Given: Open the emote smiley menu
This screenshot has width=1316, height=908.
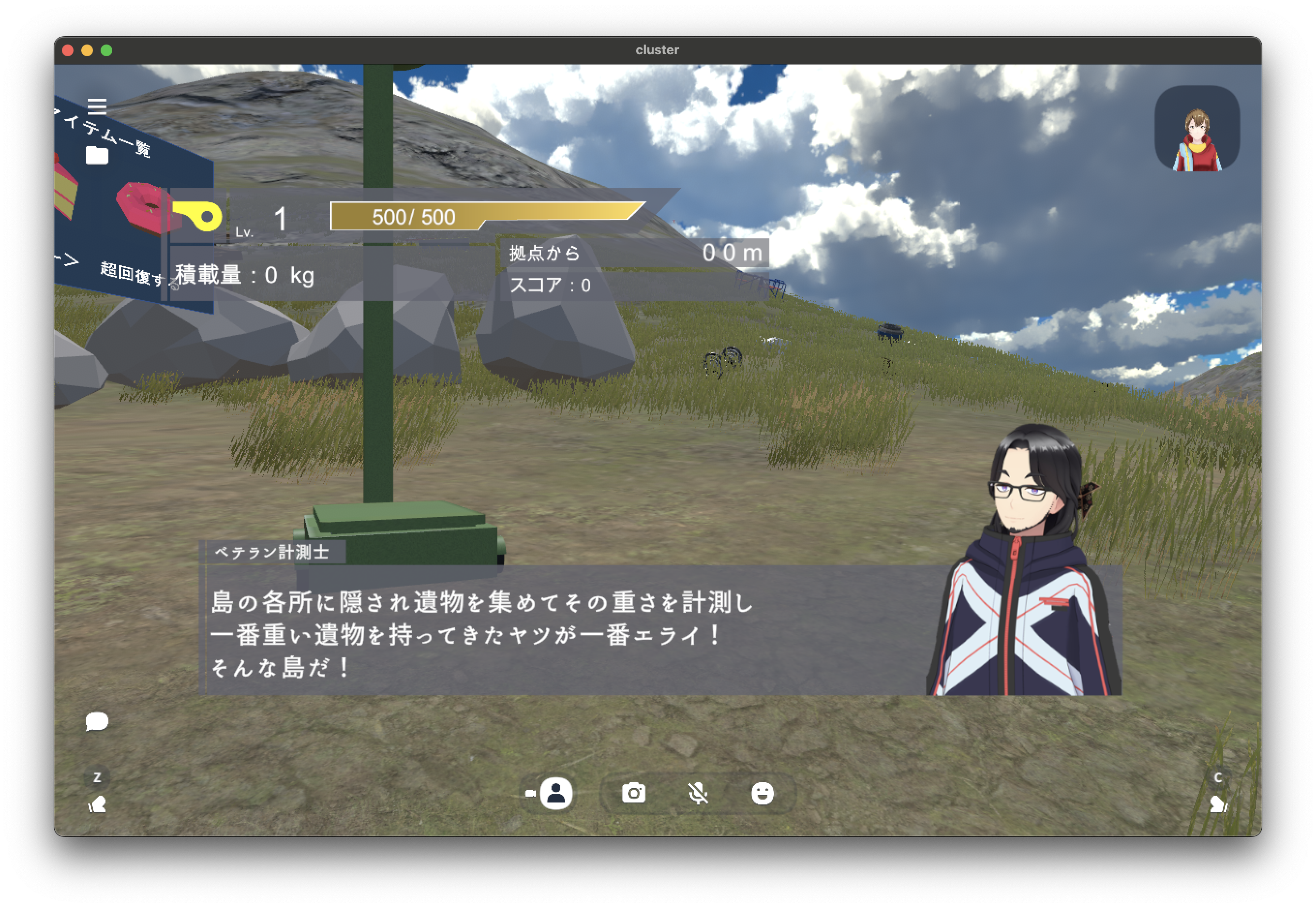Looking at the screenshot, I should point(762,793).
